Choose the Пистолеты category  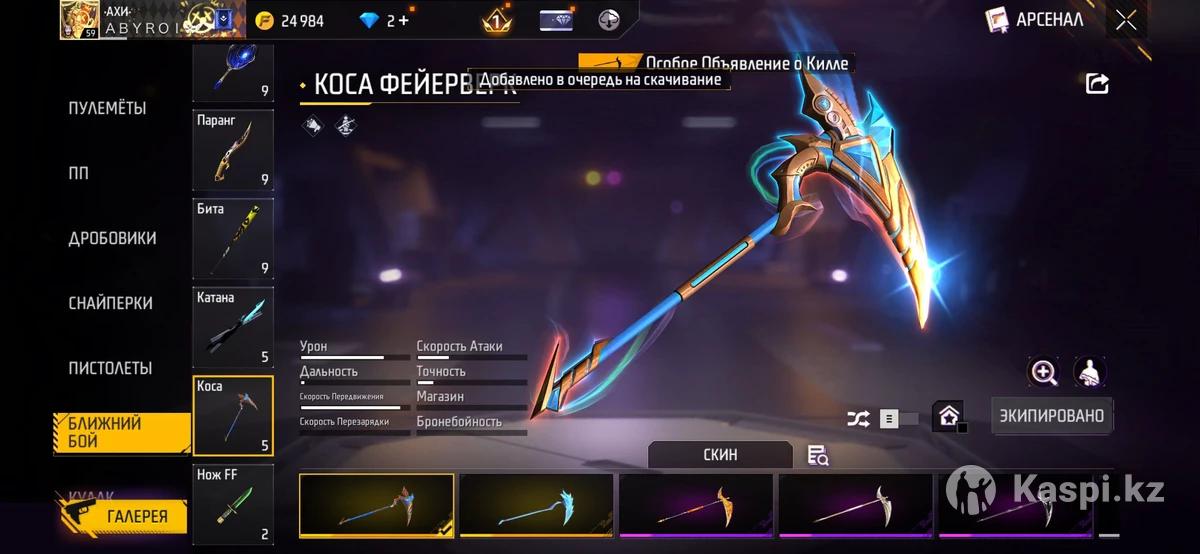110,368
